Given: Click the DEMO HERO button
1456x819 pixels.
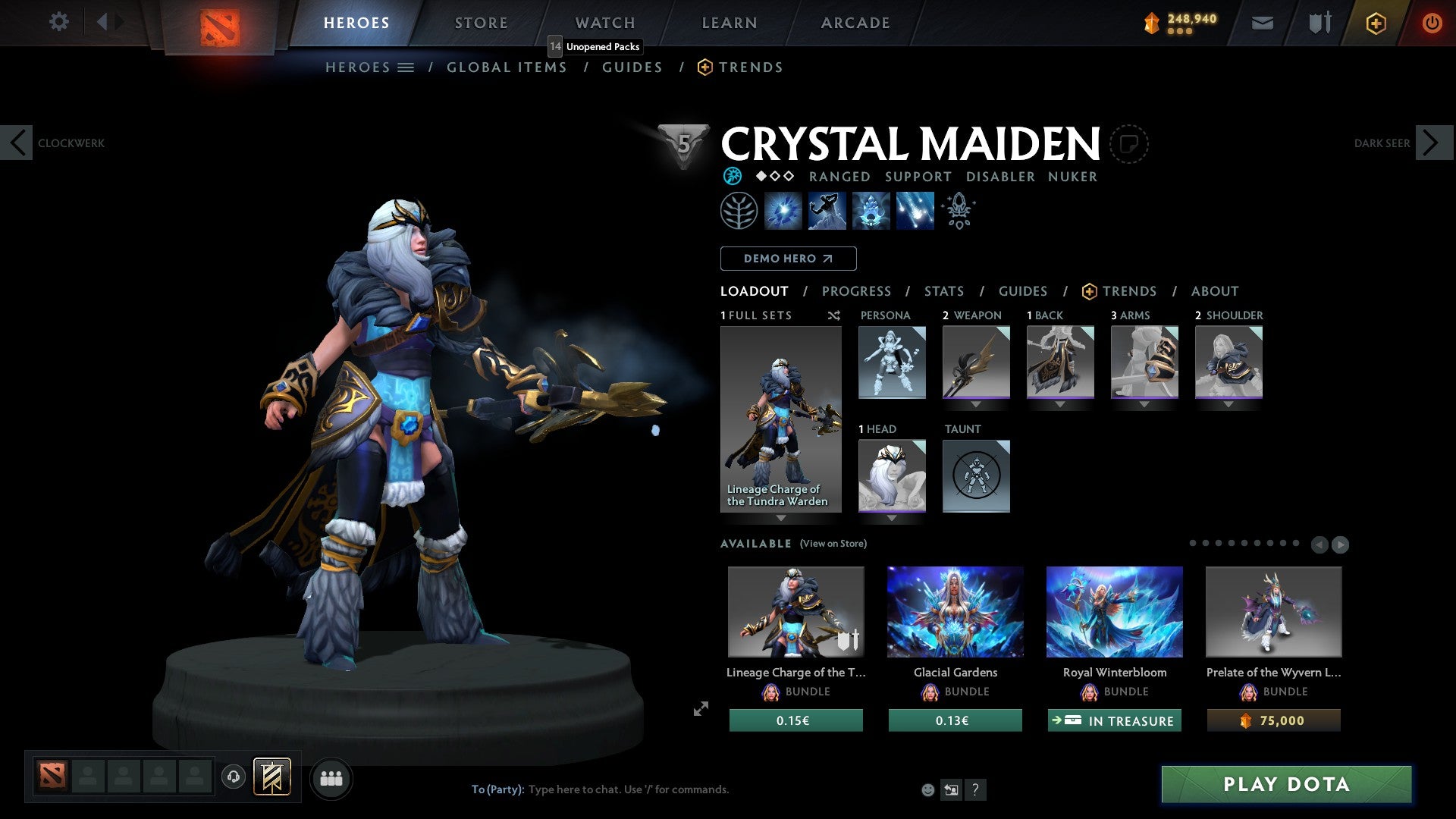Looking at the screenshot, I should click(788, 258).
